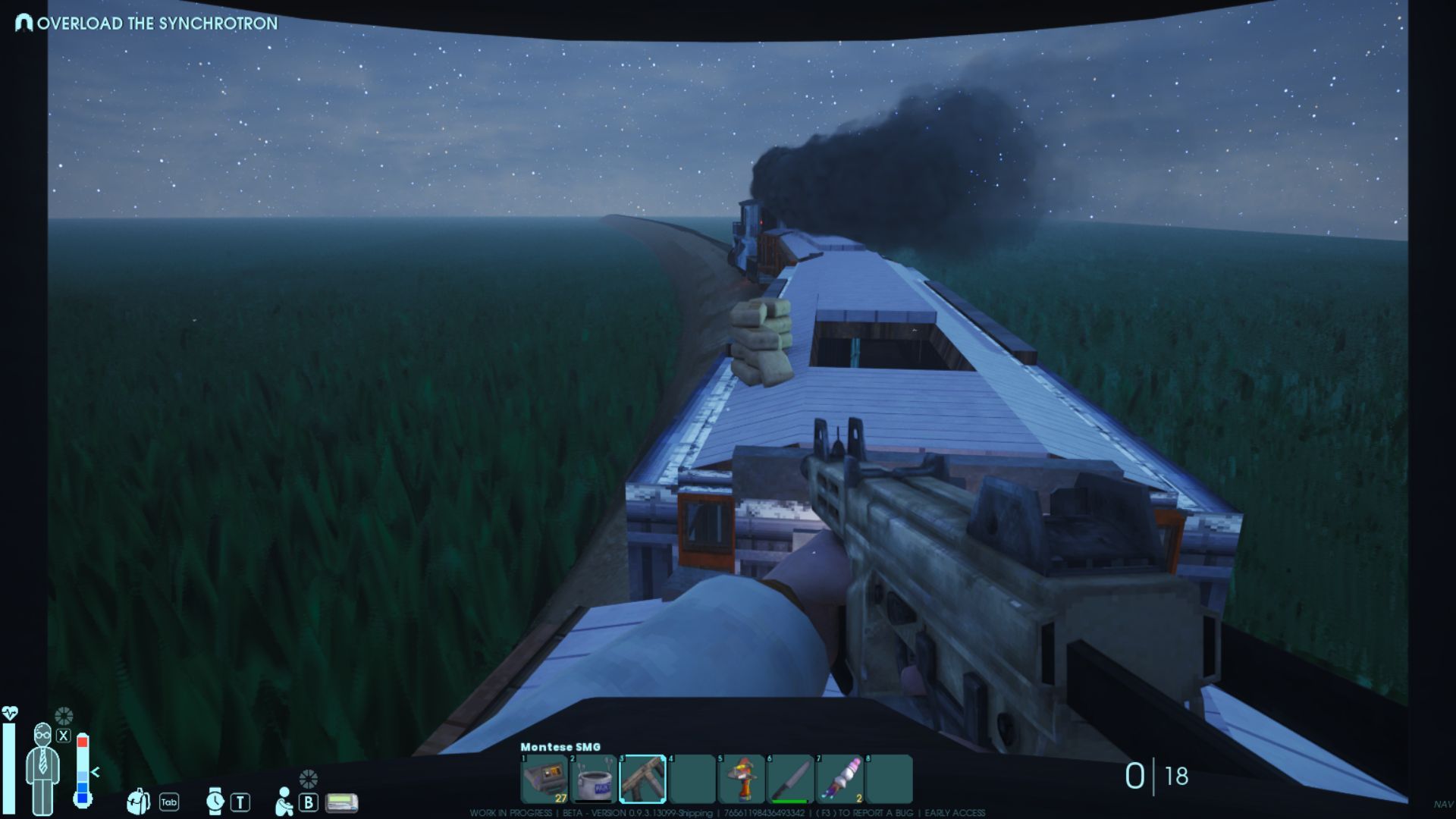Select the cooking pot hotbar slot
The height and width of the screenshot is (819, 1456).
click(594, 779)
